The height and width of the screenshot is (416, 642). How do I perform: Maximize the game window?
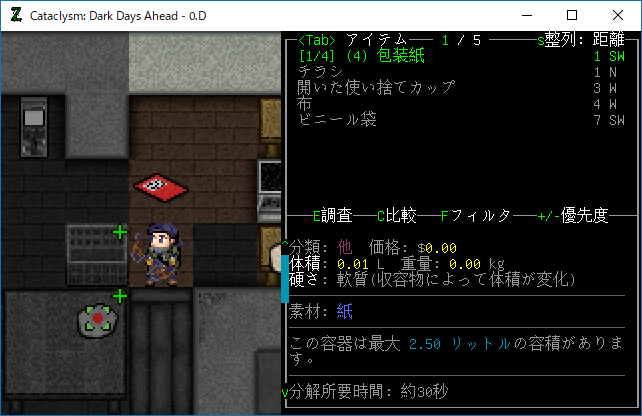click(572, 15)
